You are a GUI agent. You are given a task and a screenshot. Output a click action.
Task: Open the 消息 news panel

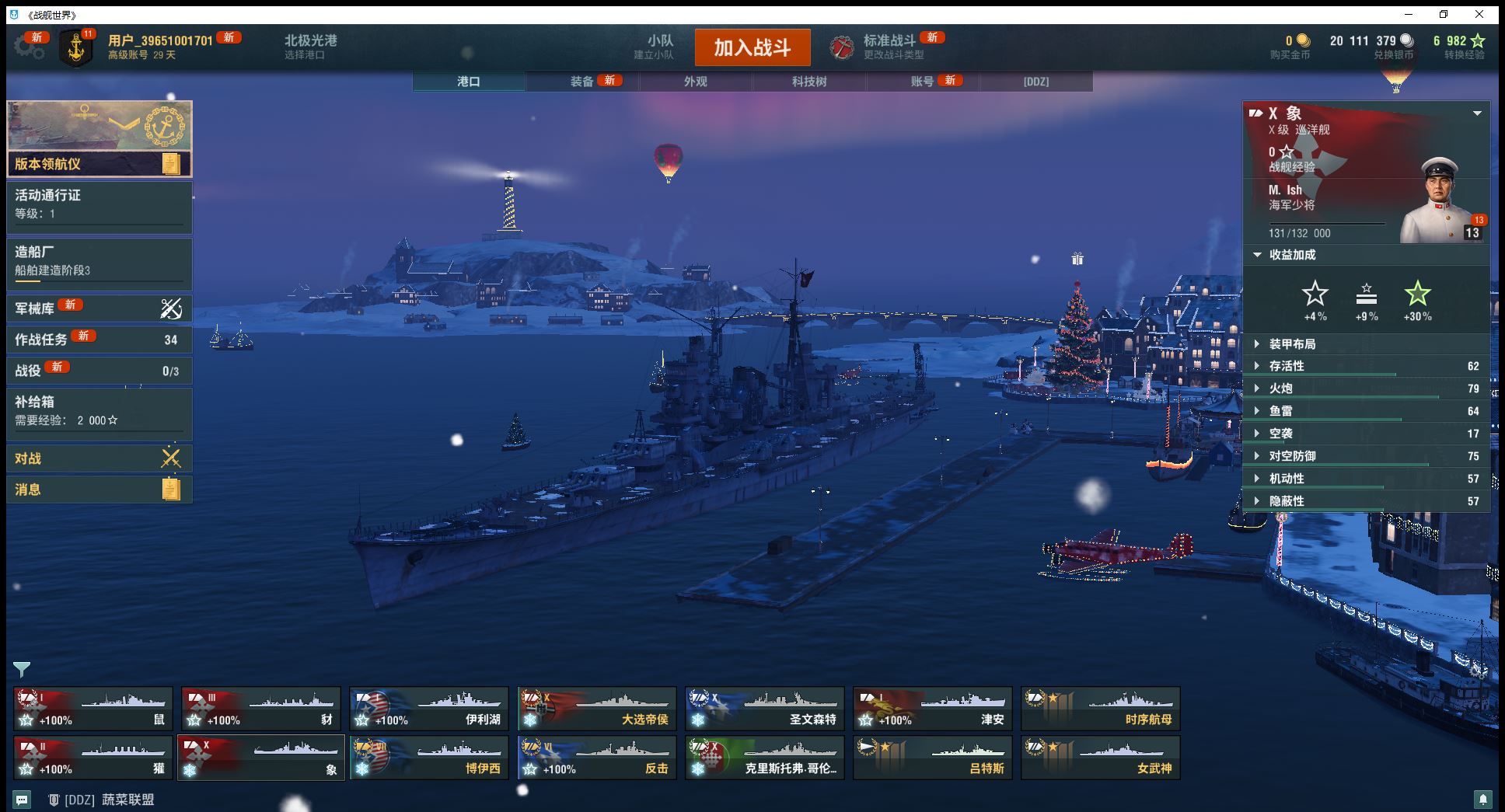(99, 490)
